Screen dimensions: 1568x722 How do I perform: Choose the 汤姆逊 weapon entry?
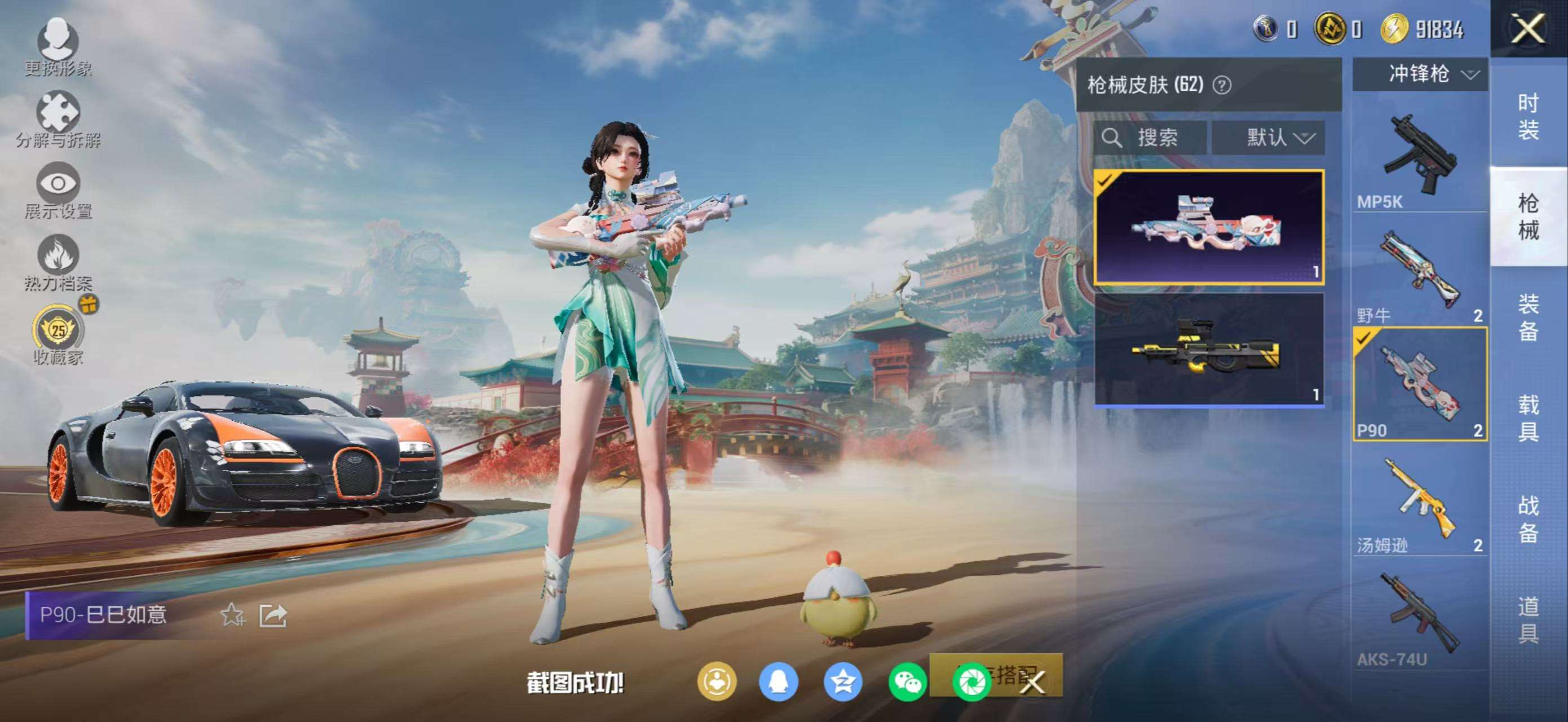pos(1420,502)
